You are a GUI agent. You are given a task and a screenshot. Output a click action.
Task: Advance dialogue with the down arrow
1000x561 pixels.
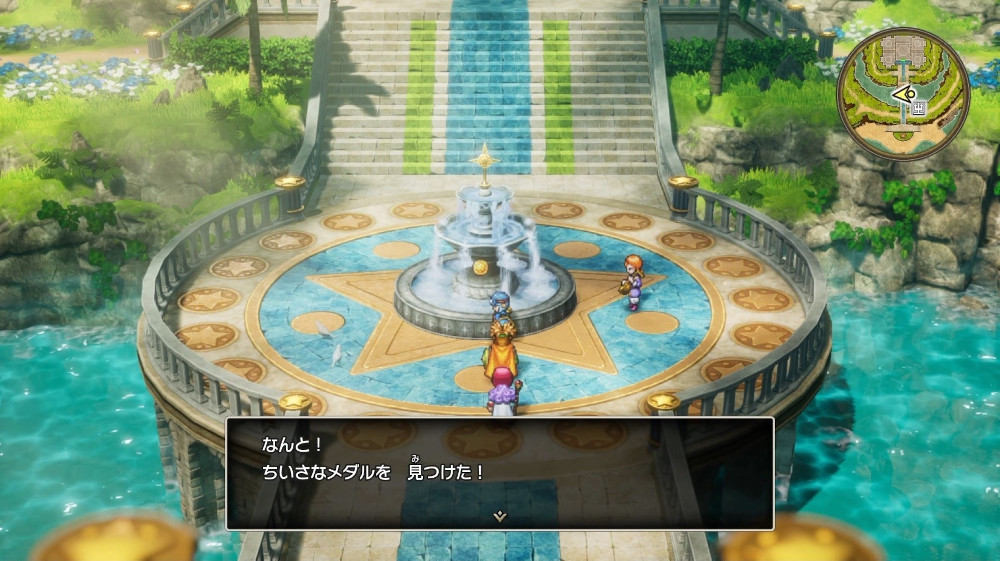coord(500,516)
